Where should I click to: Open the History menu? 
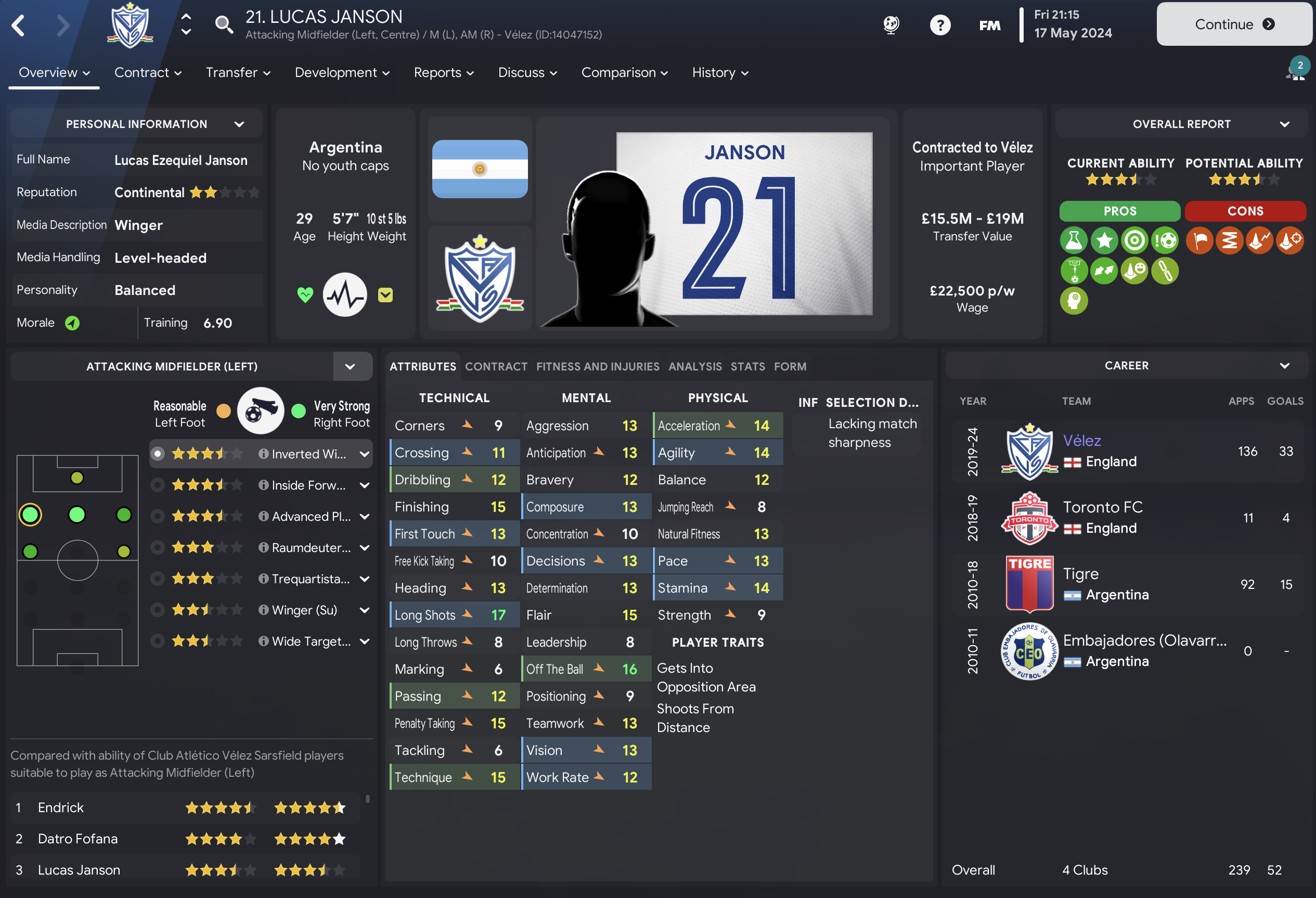pos(720,72)
